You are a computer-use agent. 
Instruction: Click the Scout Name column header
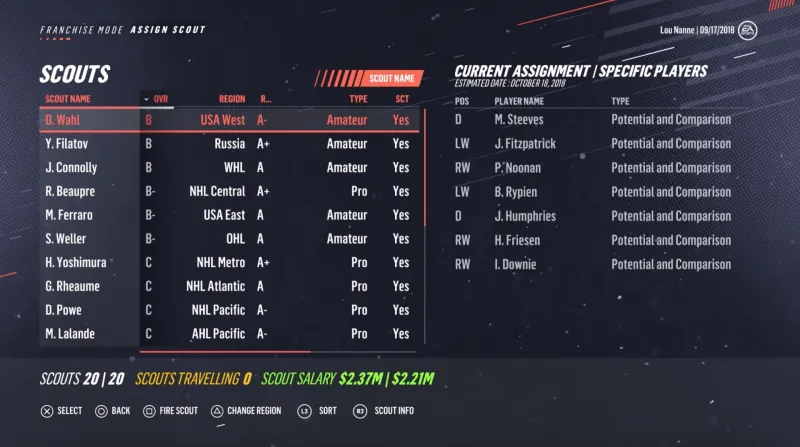[x=67, y=99]
